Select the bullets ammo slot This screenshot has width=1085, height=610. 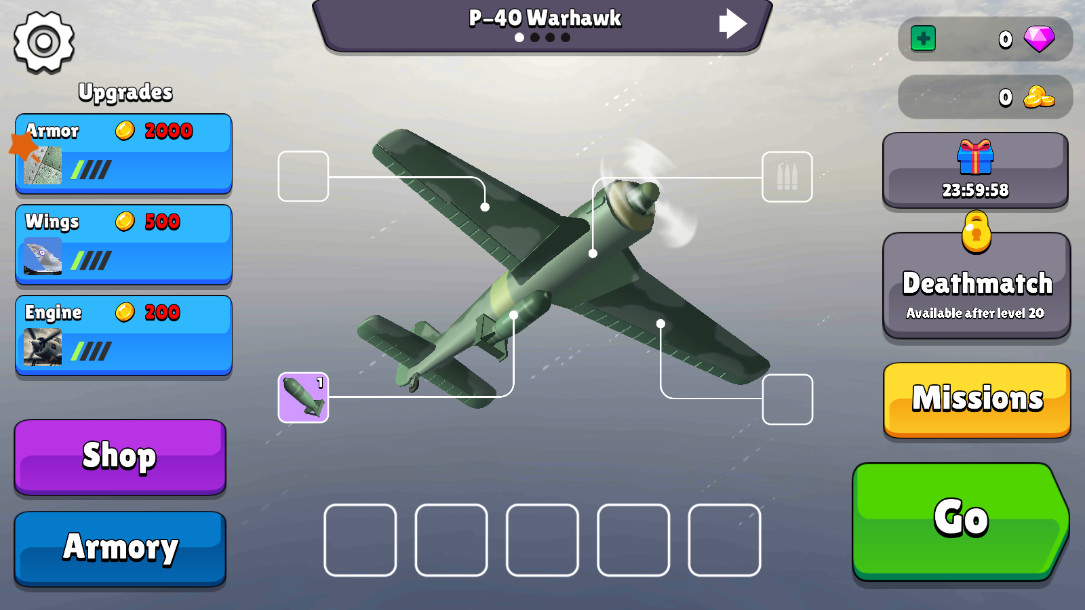coord(787,177)
